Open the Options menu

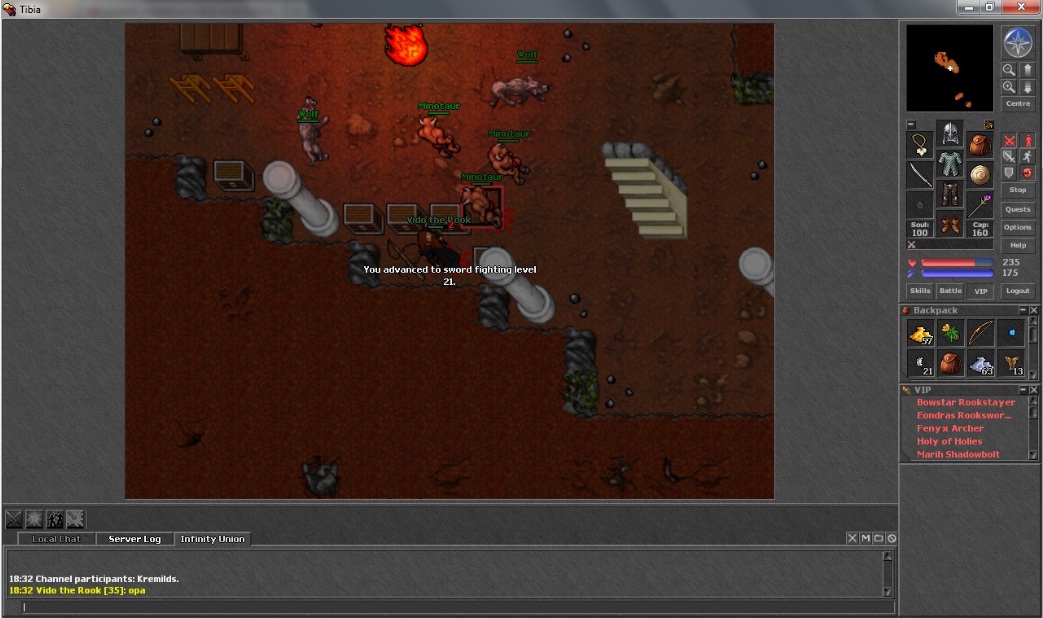[x=1018, y=227]
